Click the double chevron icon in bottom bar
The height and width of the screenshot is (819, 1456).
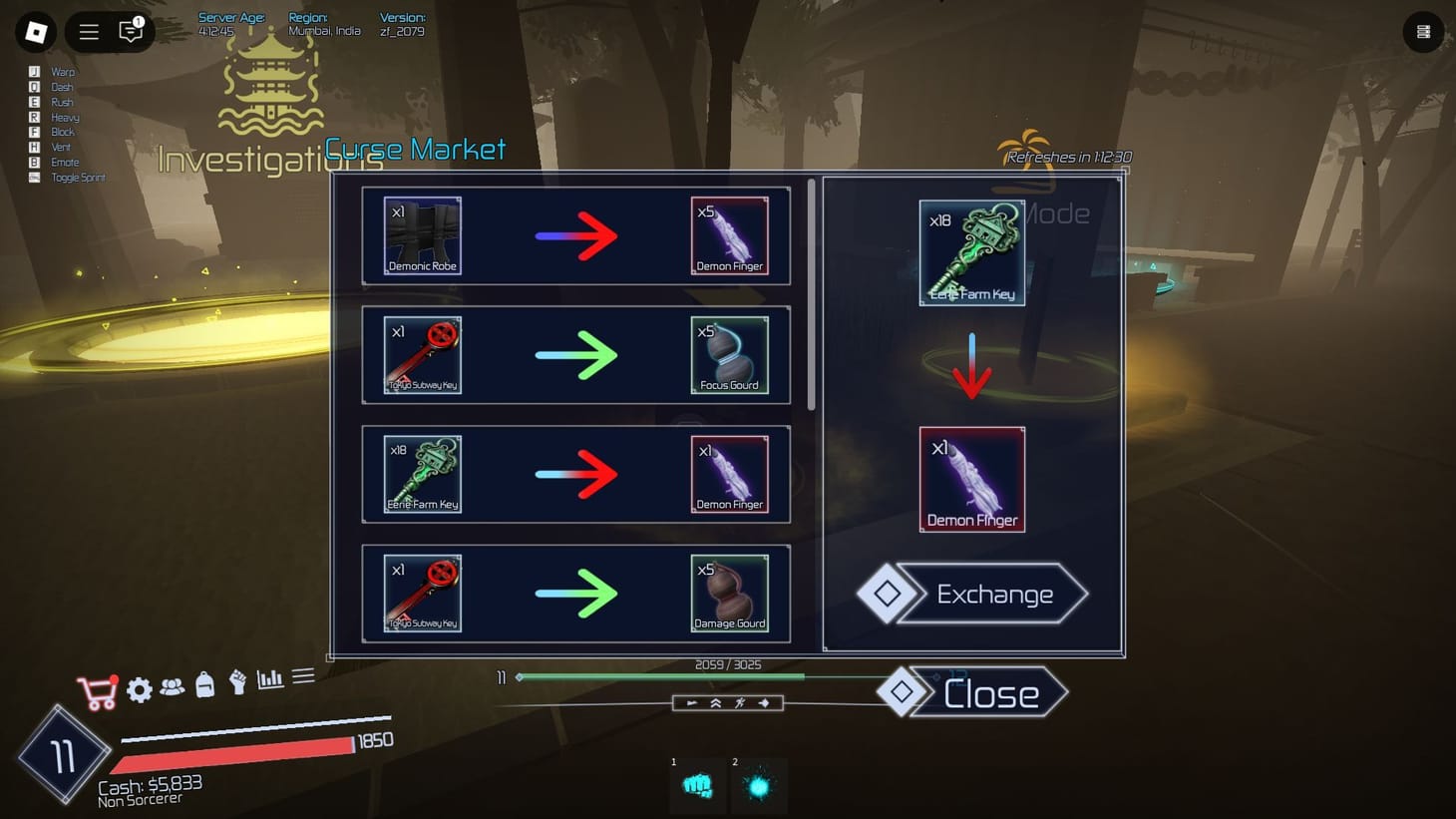[x=716, y=702]
